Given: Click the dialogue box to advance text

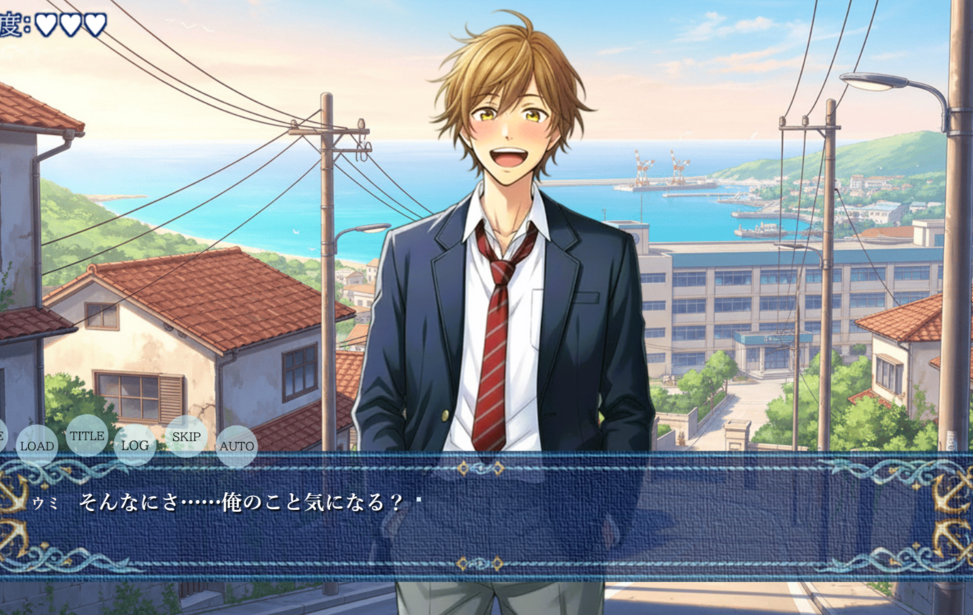Looking at the screenshot, I should click(486, 520).
